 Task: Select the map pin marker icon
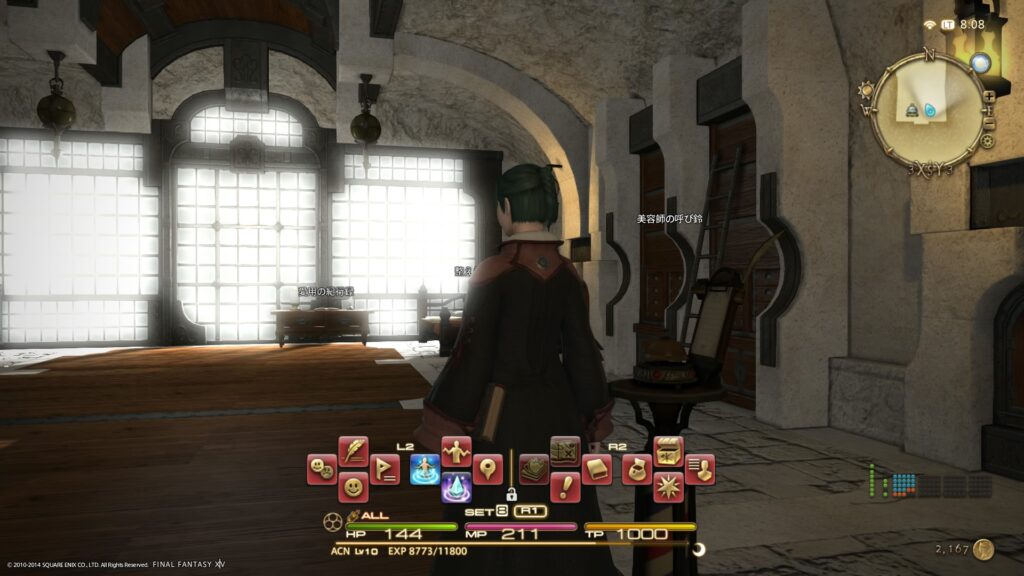coord(488,468)
